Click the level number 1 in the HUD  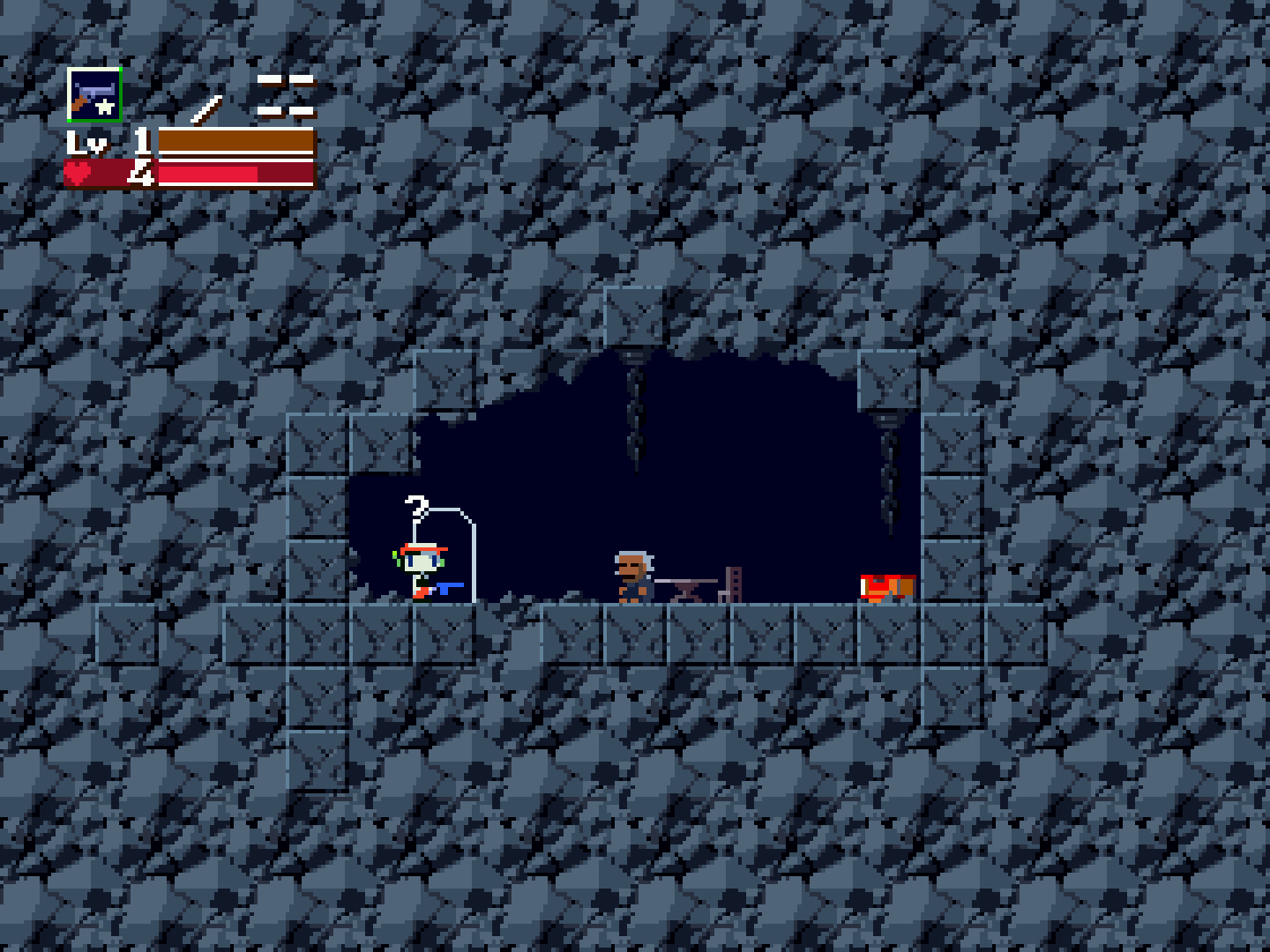click(141, 141)
